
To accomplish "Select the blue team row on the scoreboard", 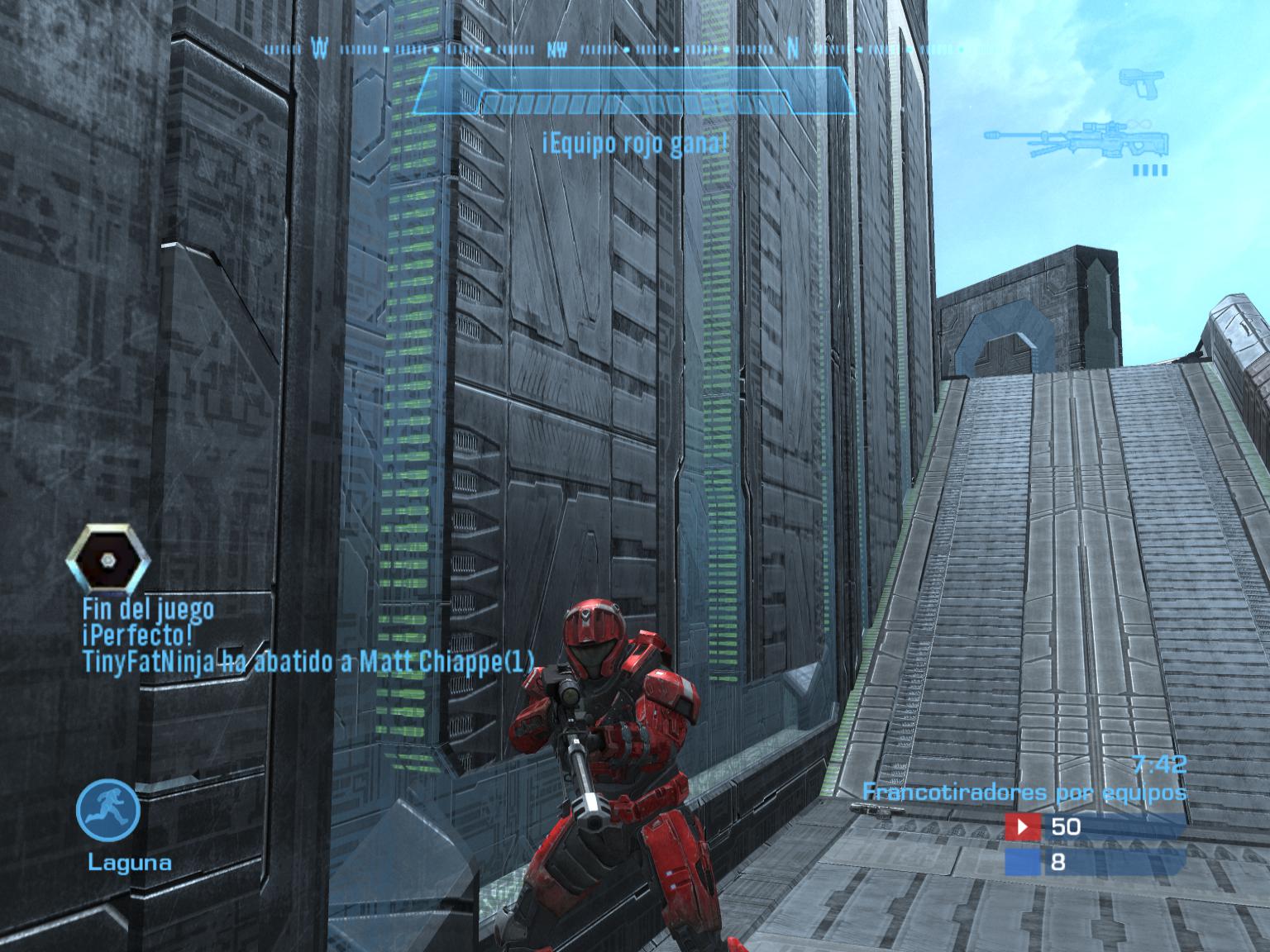I will pyautogui.click(x=1094, y=863).
